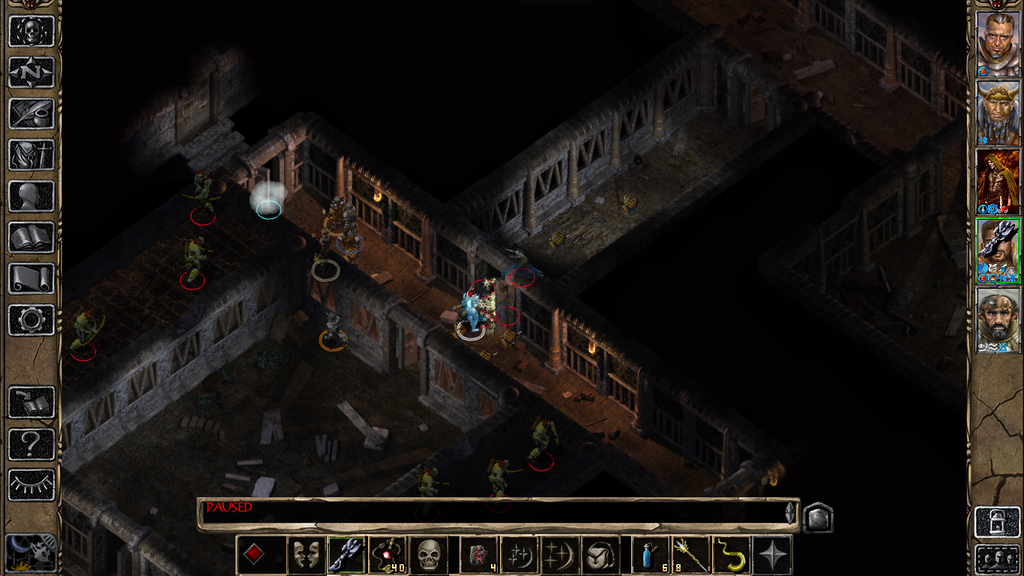Viewport: 1024px width, 576px height.
Task: Open the options gear button
Action: [31, 320]
